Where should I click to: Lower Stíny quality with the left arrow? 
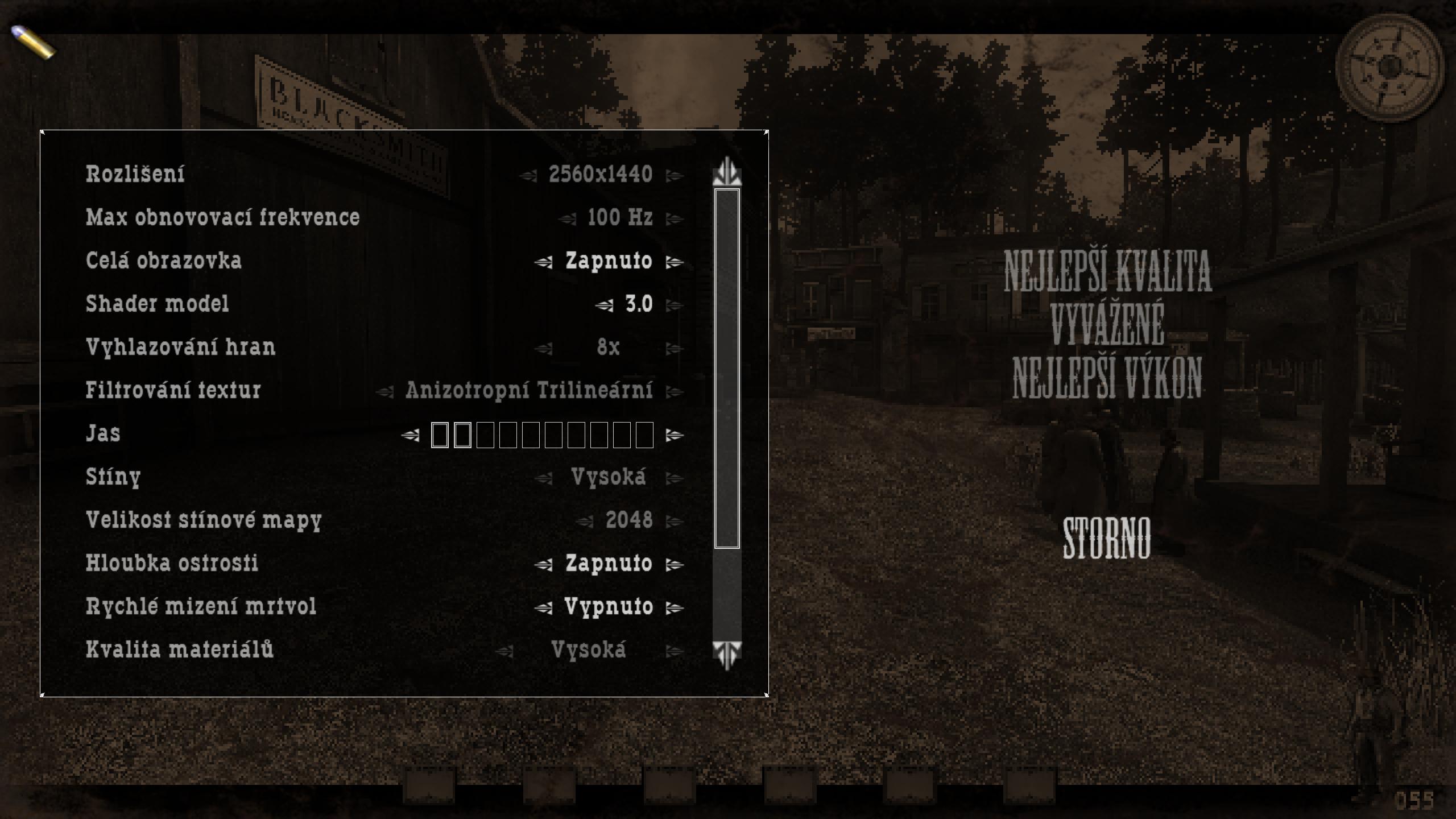tap(543, 478)
